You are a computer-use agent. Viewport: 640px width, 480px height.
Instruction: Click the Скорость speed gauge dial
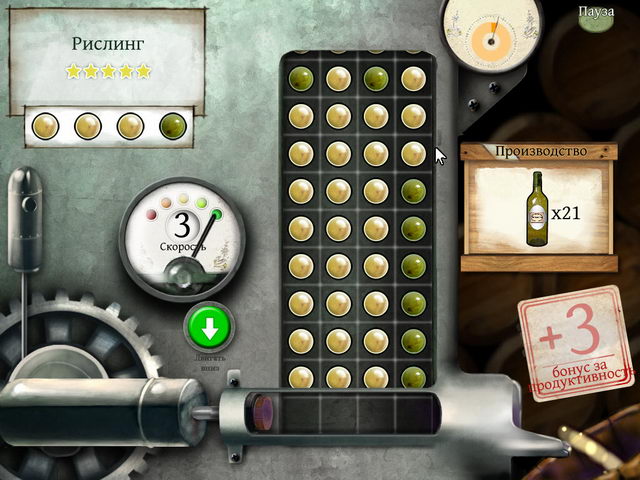tap(182, 239)
